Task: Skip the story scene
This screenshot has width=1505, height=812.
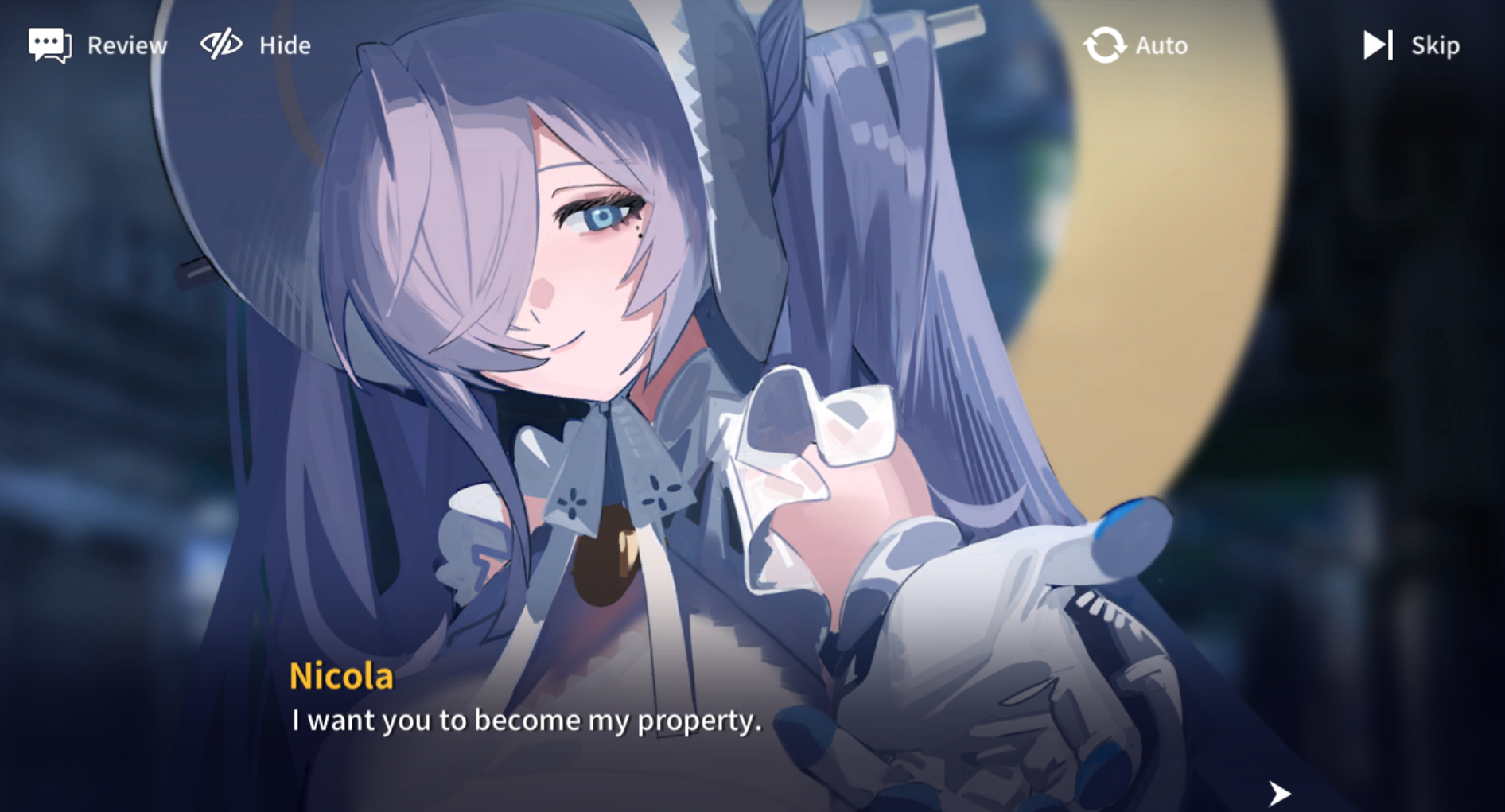Action: click(x=1411, y=45)
